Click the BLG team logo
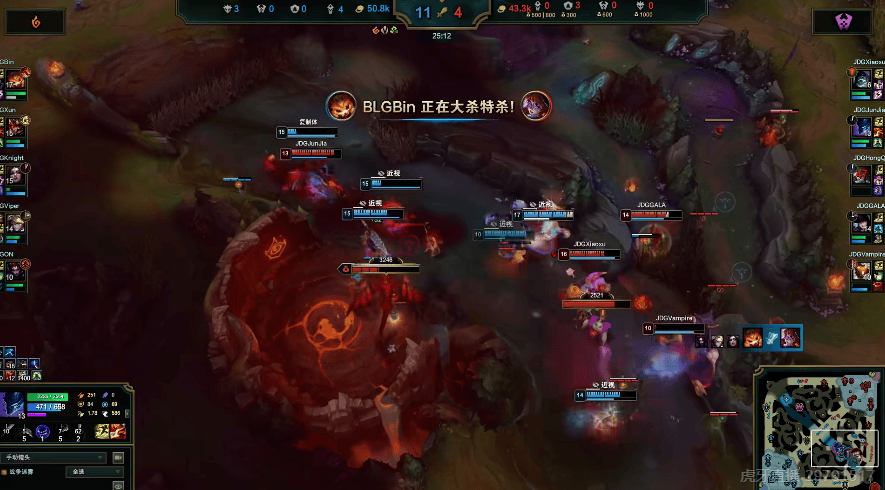The height and width of the screenshot is (490, 885). pyautogui.click(x=37, y=21)
